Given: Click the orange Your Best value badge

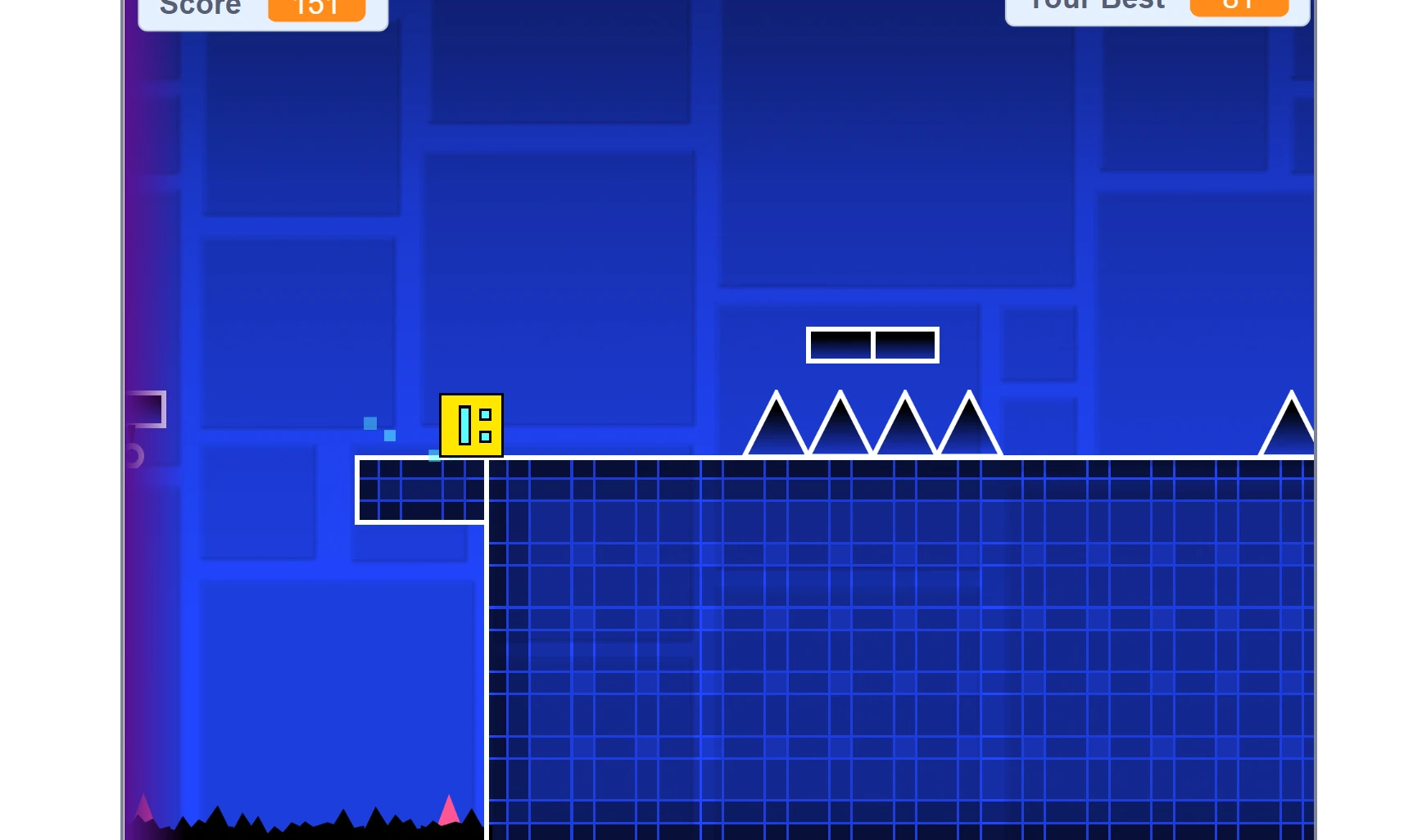Looking at the screenshot, I should (1239, 5).
